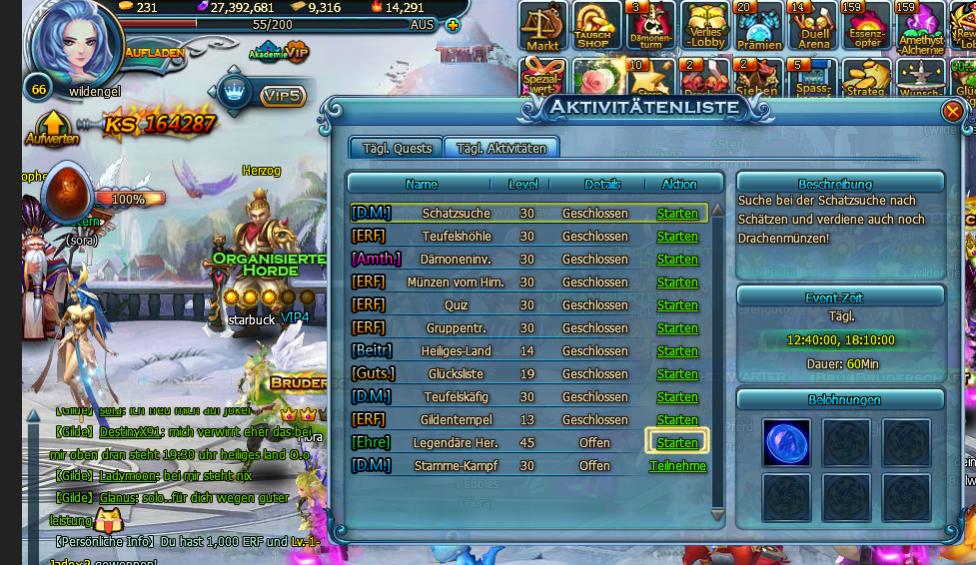Start the Schatzsuche activity
Image resolution: width=976 pixels, height=565 pixels.
(677, 213)
